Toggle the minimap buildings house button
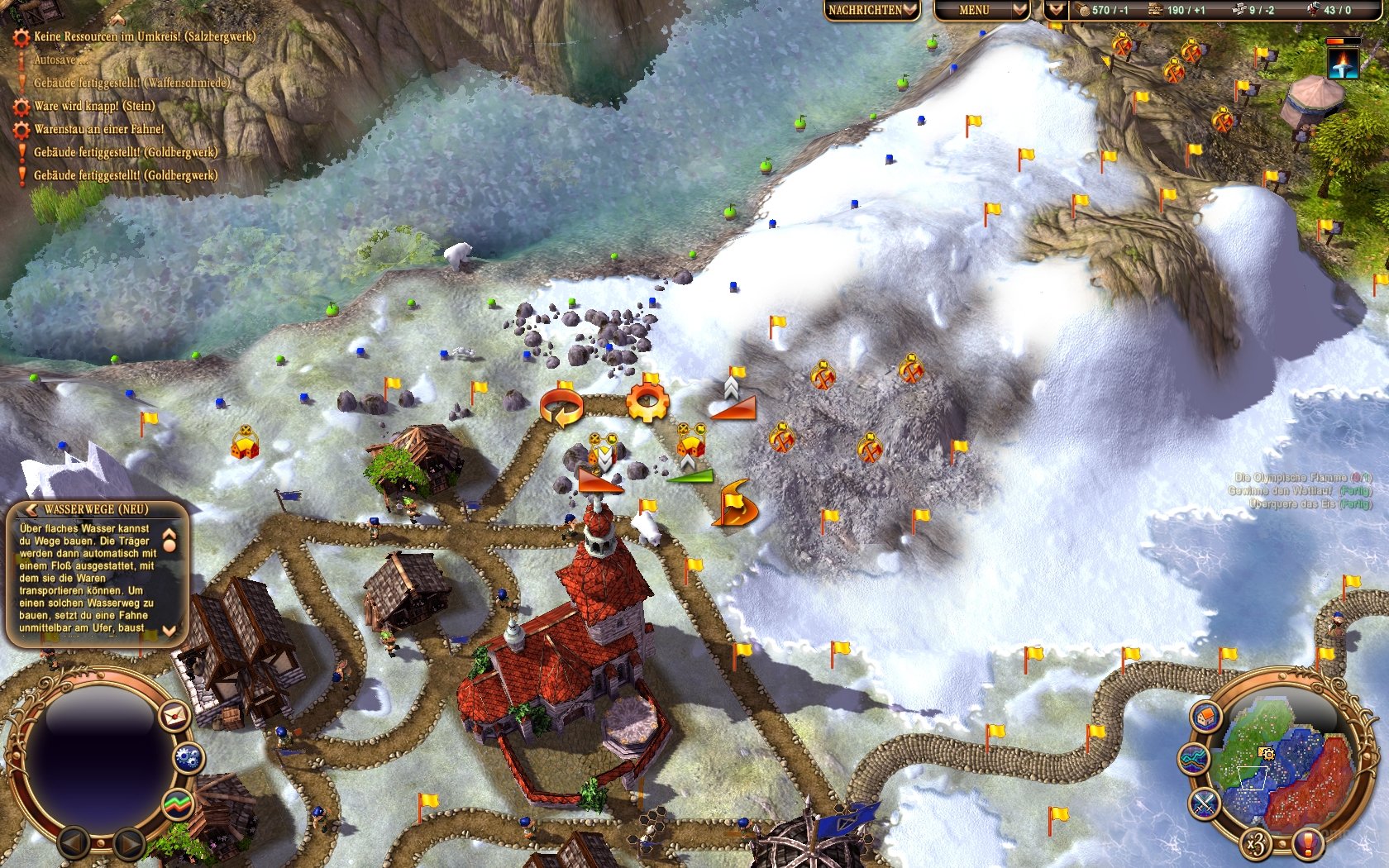1389x868 pixels. [x=1206, y=716]
